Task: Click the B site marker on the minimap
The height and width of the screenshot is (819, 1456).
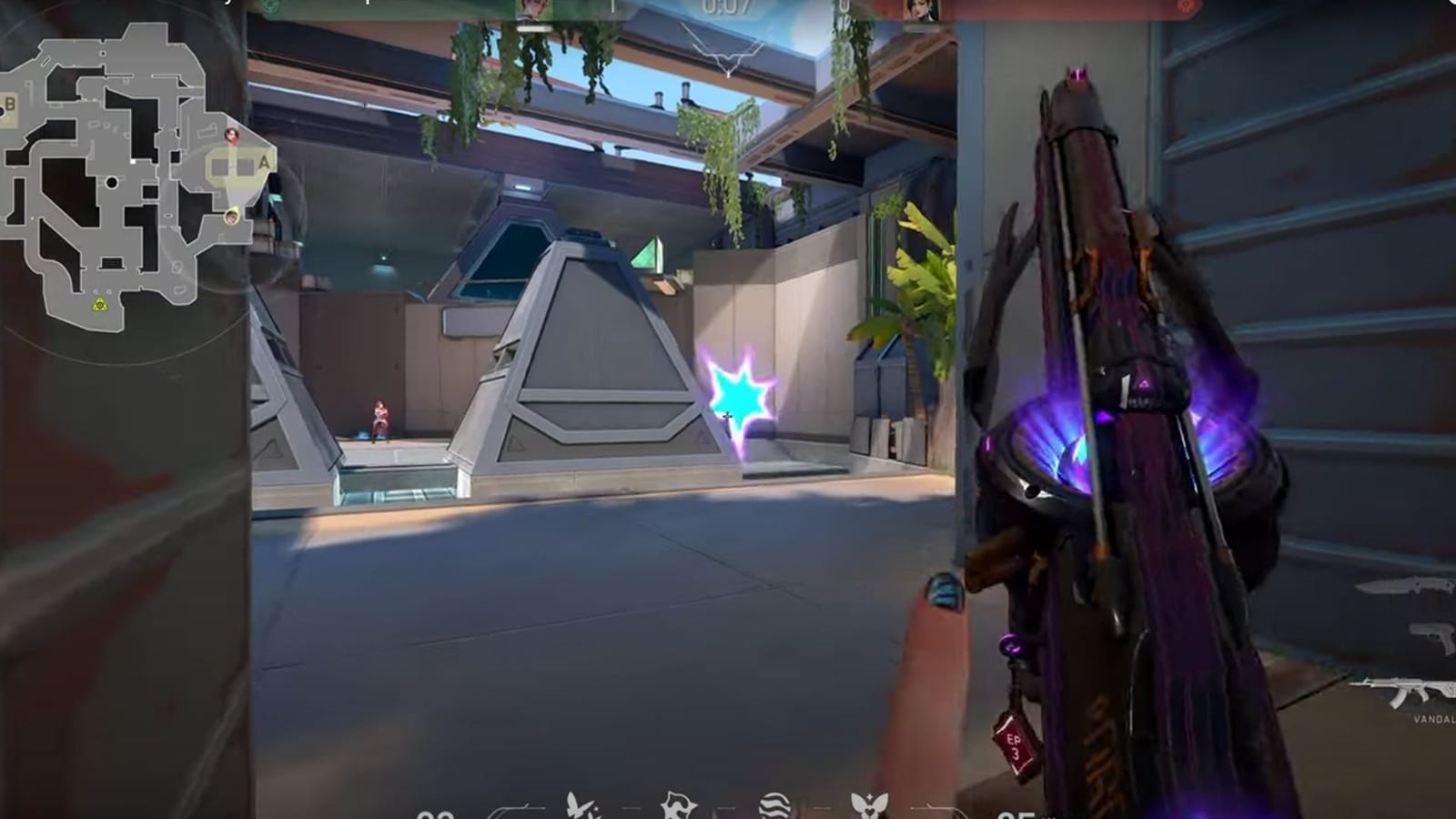Action: 11,104
